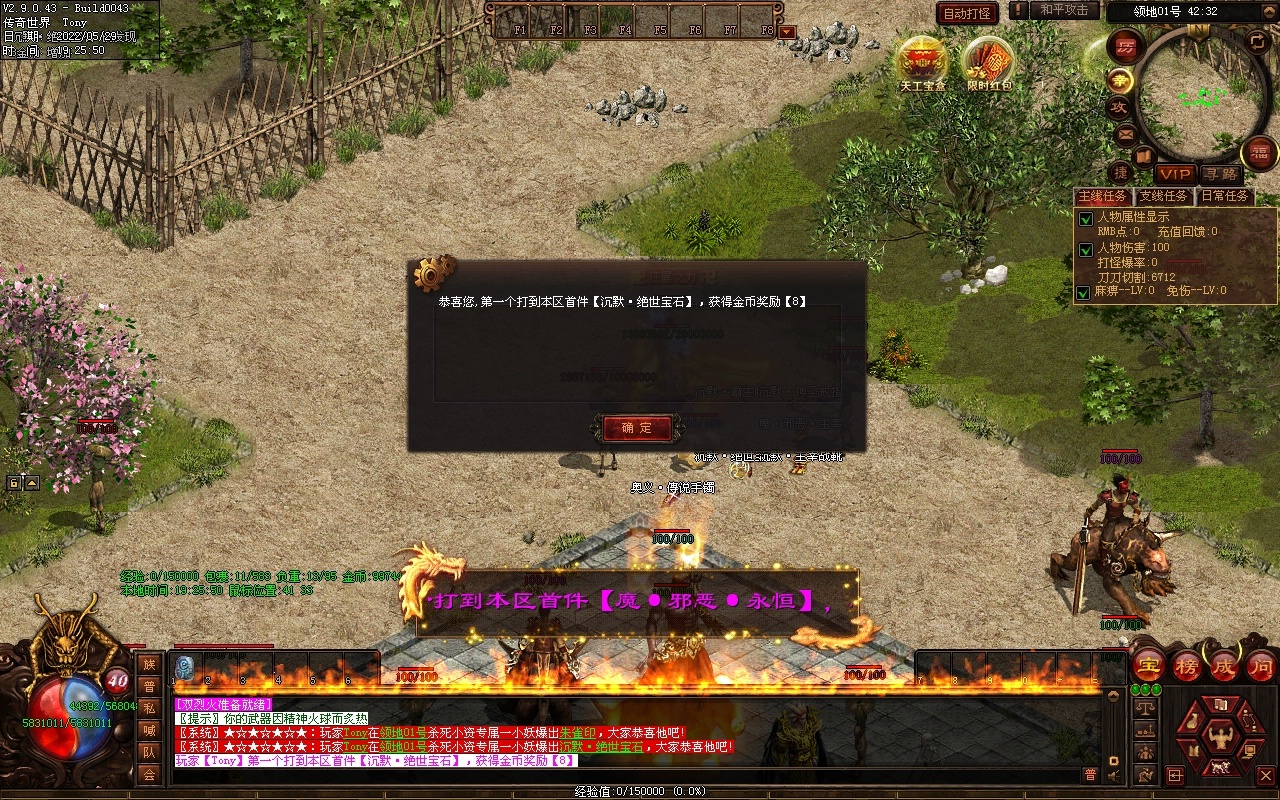Confirm the reward dialog with 确定
Screen dimensions: 1280x800
(x=637, y=428)
